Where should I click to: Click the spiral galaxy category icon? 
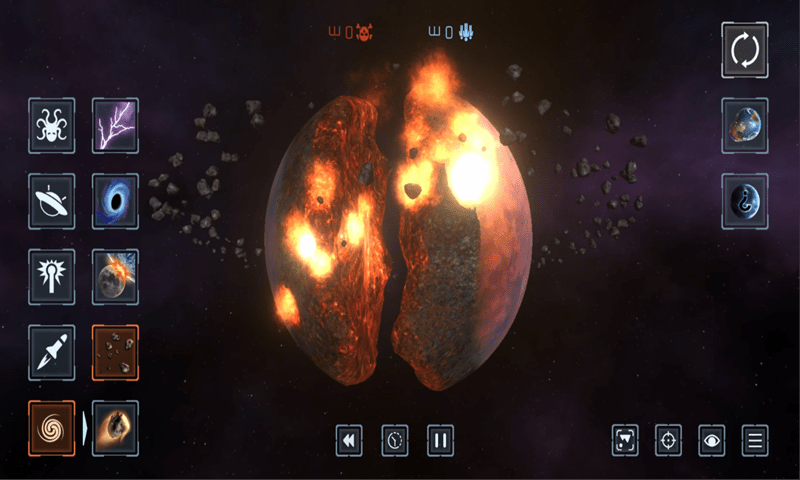pos(51,428)
